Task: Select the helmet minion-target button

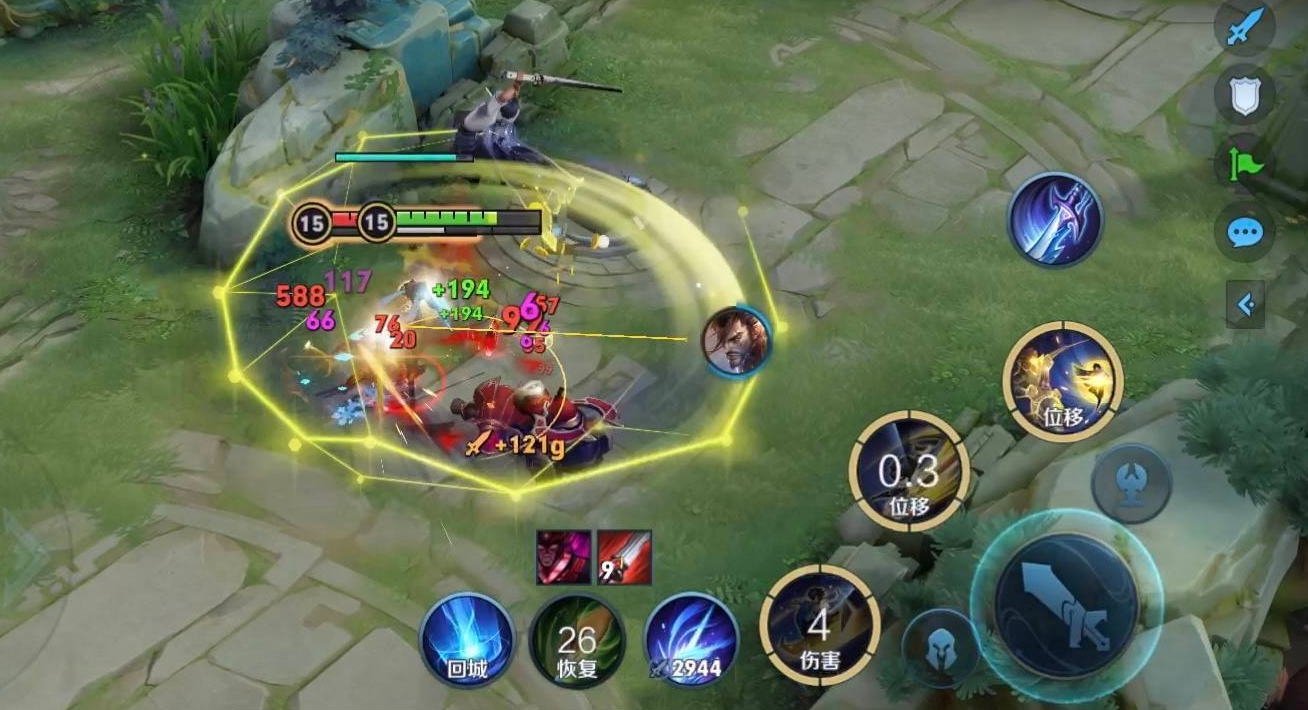Action: coord(941,649)
